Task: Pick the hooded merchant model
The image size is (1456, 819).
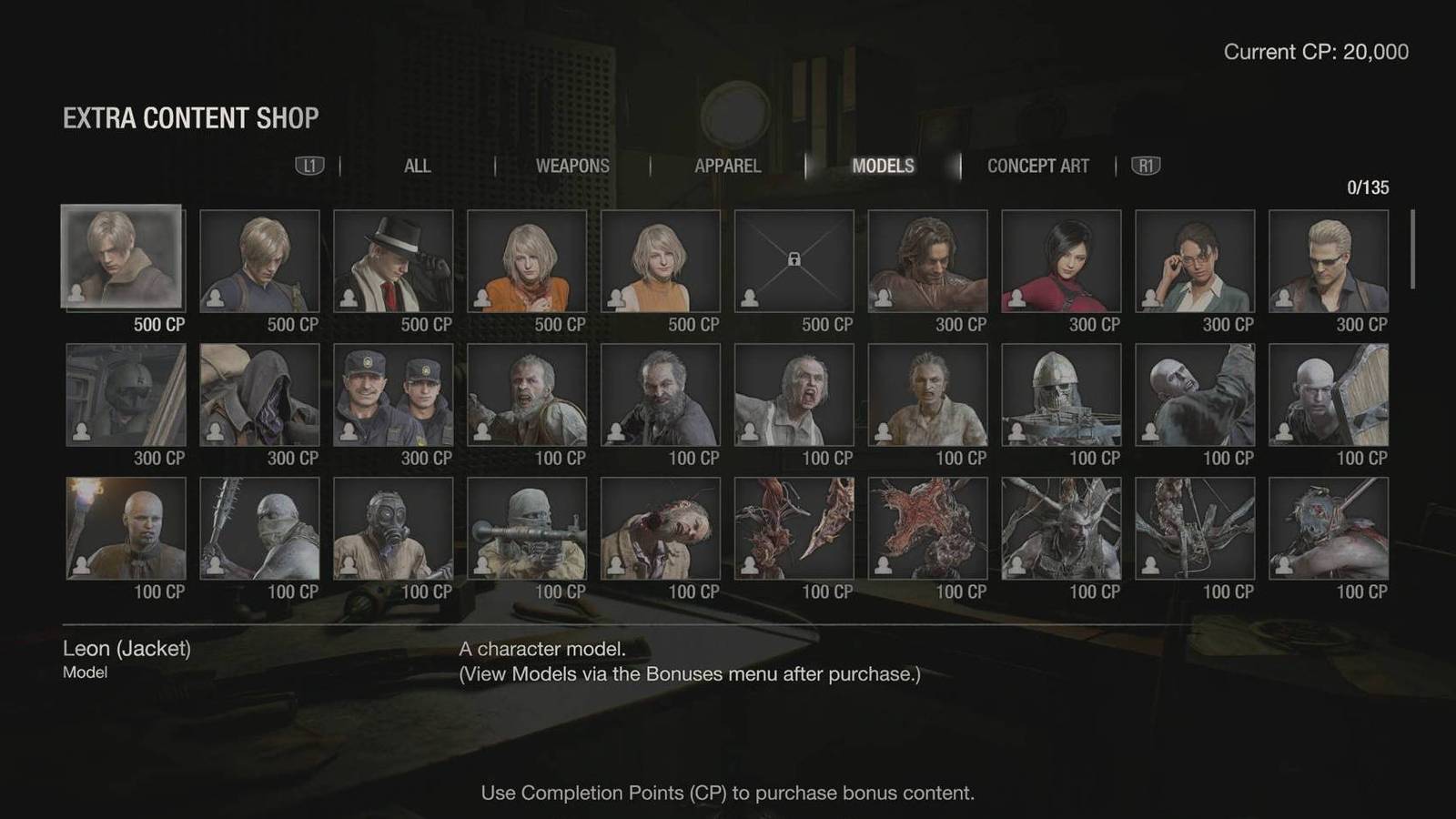Action: [x=259, y=395]
